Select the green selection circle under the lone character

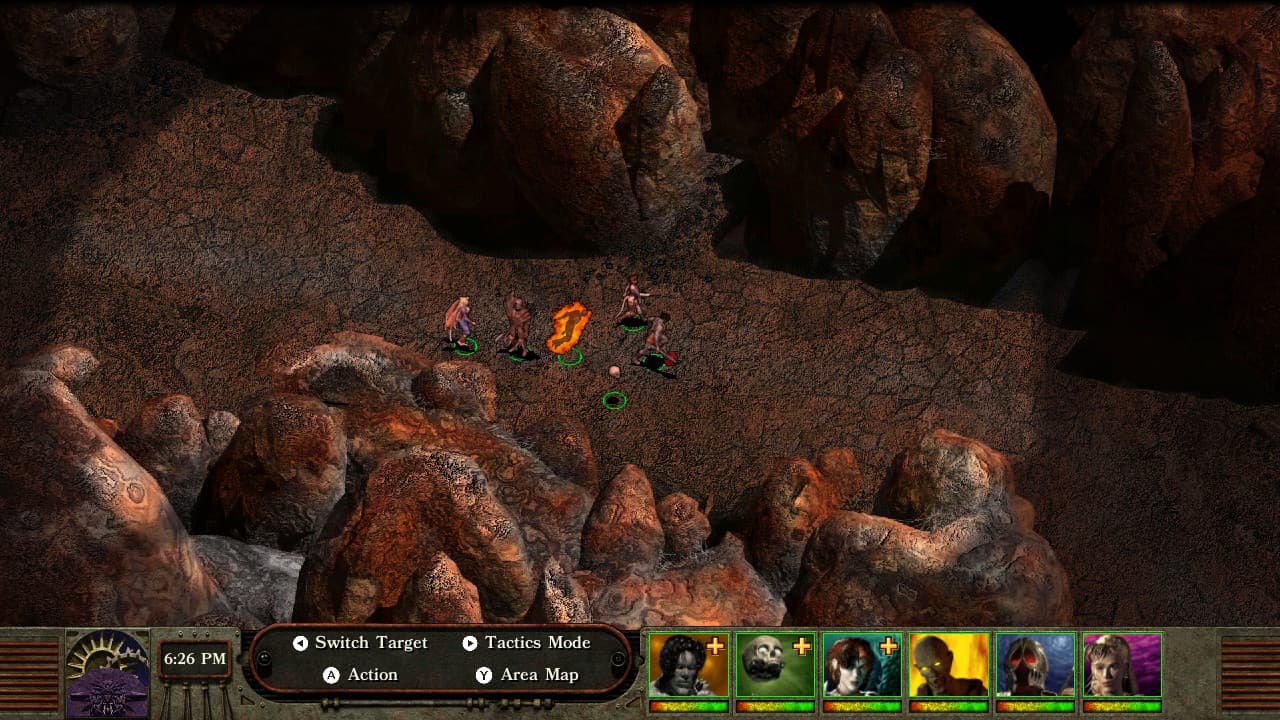615,400
